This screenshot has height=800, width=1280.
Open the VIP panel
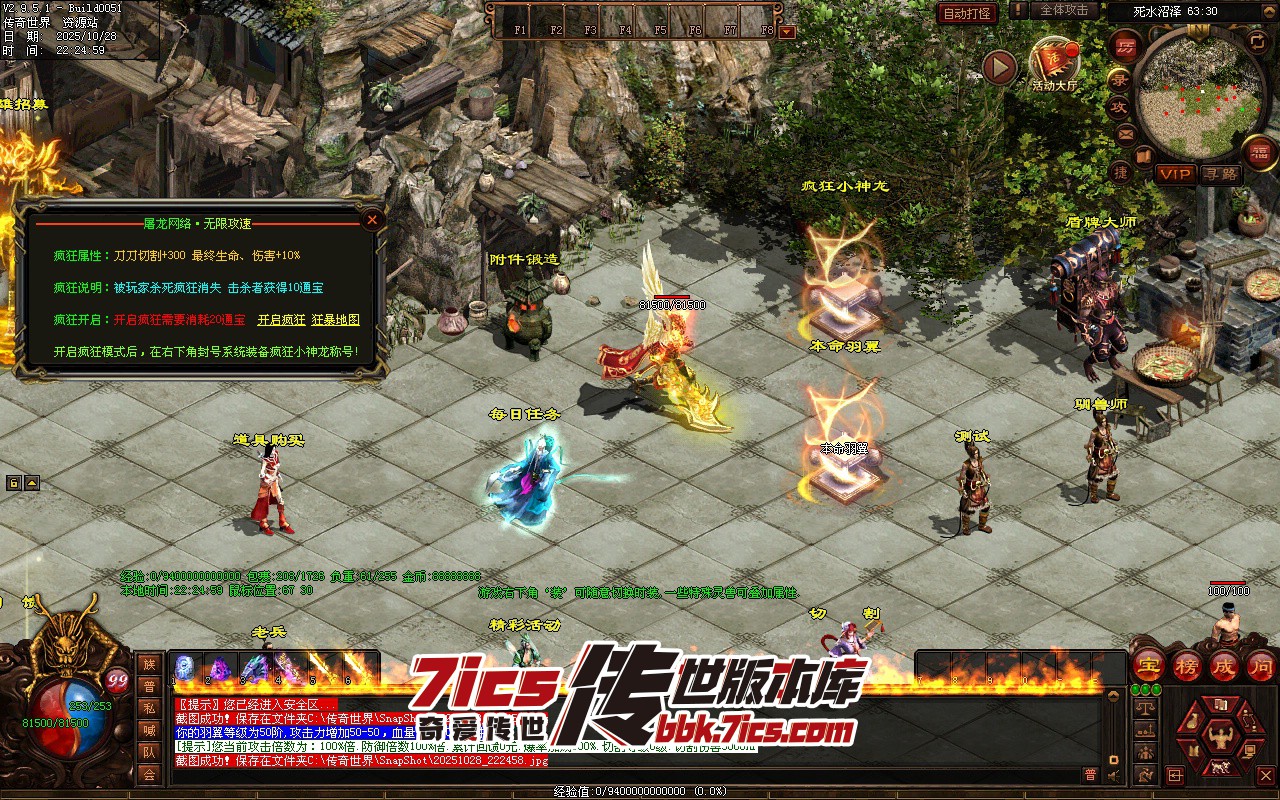pos(1176,174)
